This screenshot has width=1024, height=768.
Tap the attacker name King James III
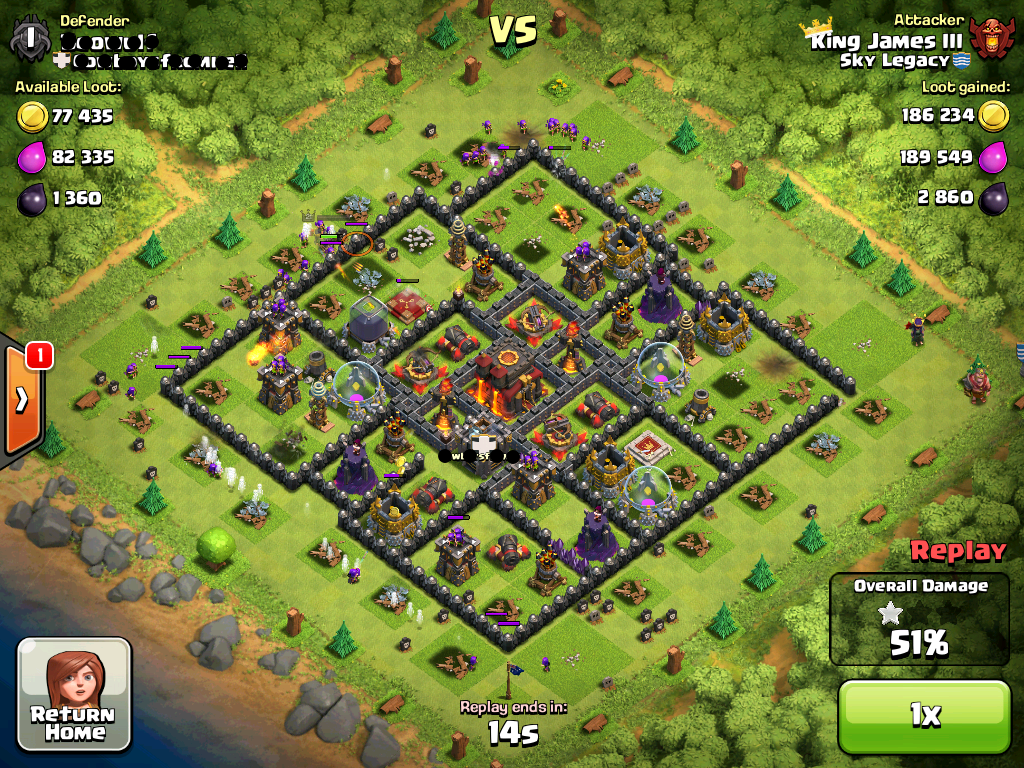886,41
